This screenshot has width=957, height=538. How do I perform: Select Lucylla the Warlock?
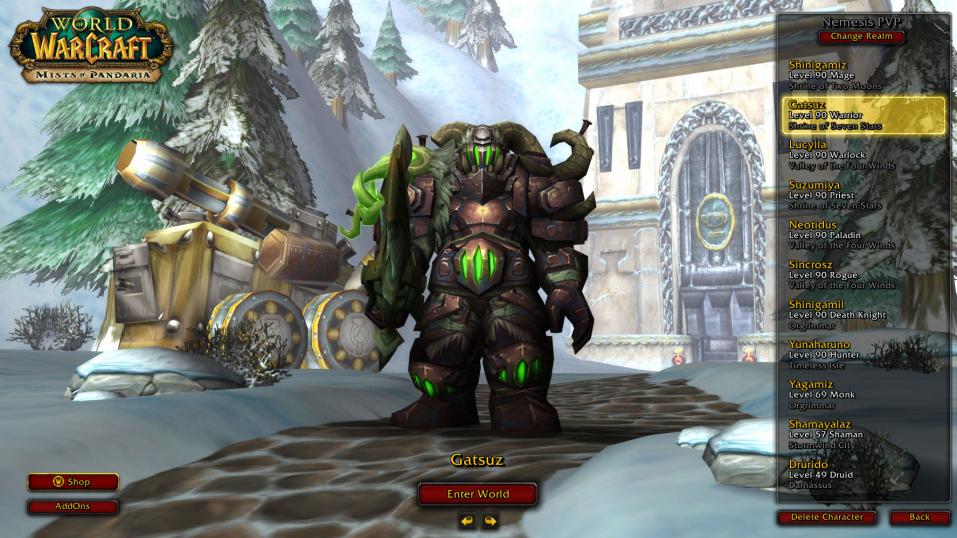862,155
